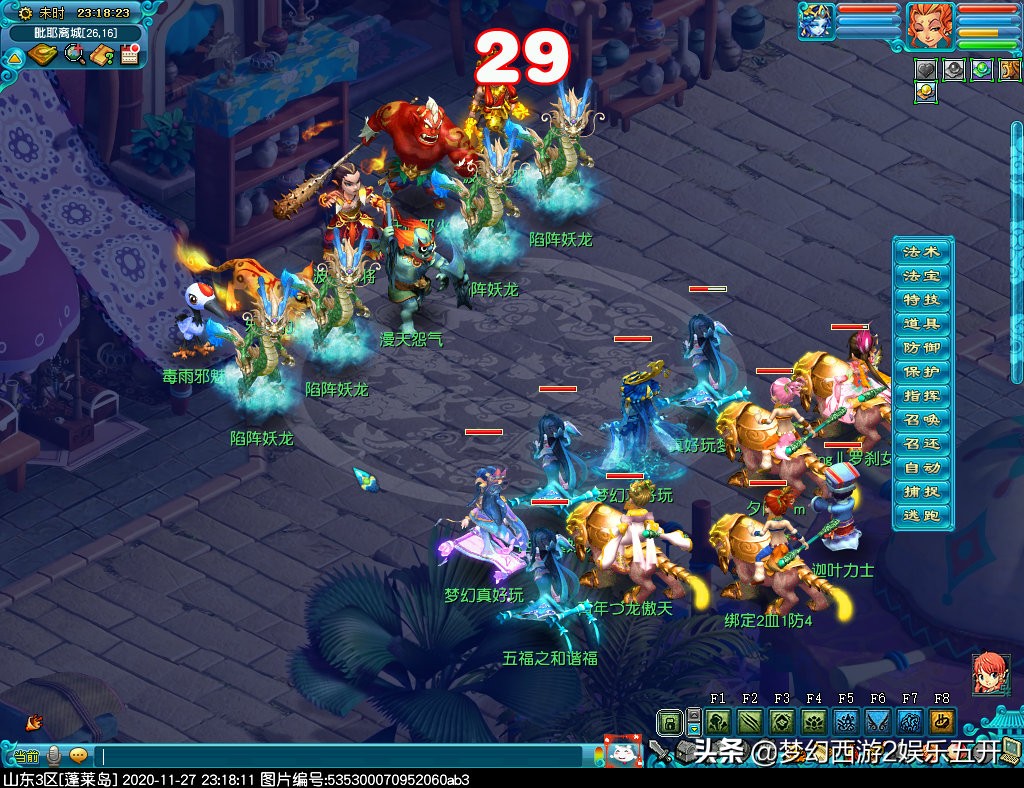
Task: Choose the 召唤 summon command
Action: pyautogui.click(x=921, y=420)
